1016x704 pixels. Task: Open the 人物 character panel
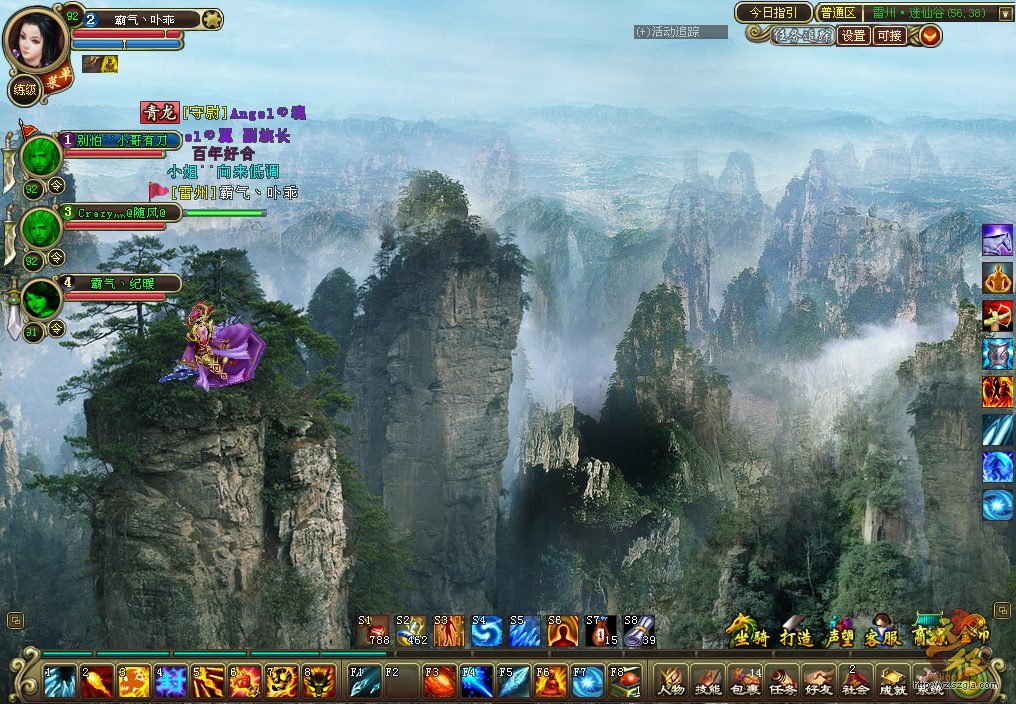(670, 681)
